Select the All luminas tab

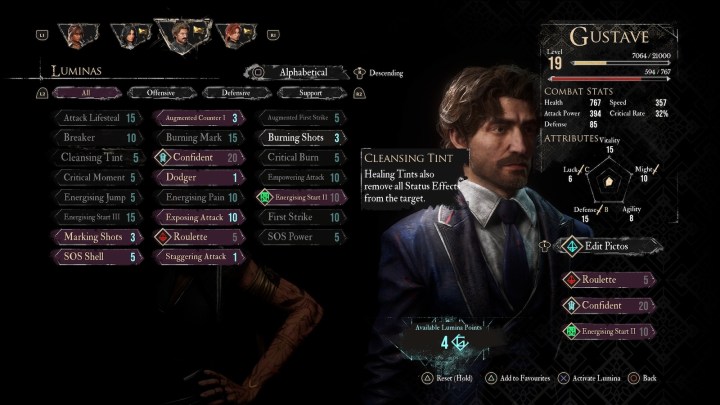tap(85, 93)
